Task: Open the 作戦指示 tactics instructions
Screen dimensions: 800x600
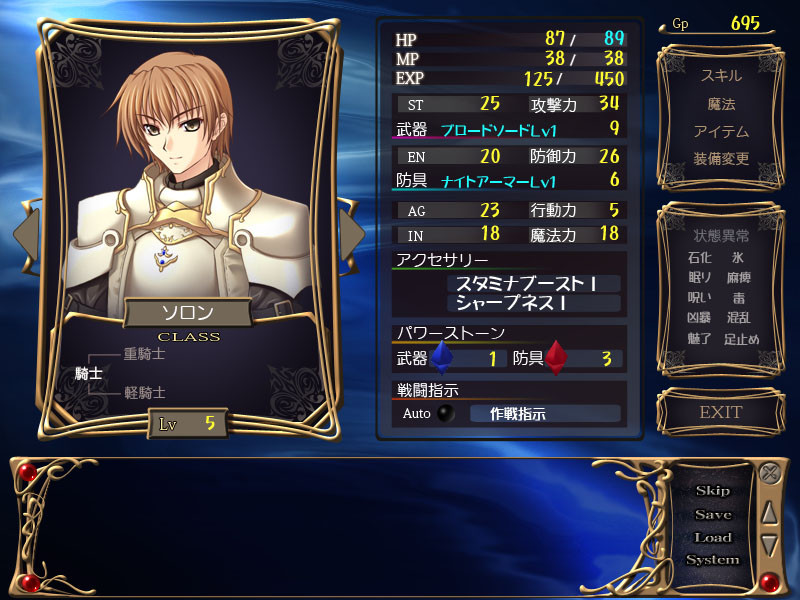Action: click(545, 414)
